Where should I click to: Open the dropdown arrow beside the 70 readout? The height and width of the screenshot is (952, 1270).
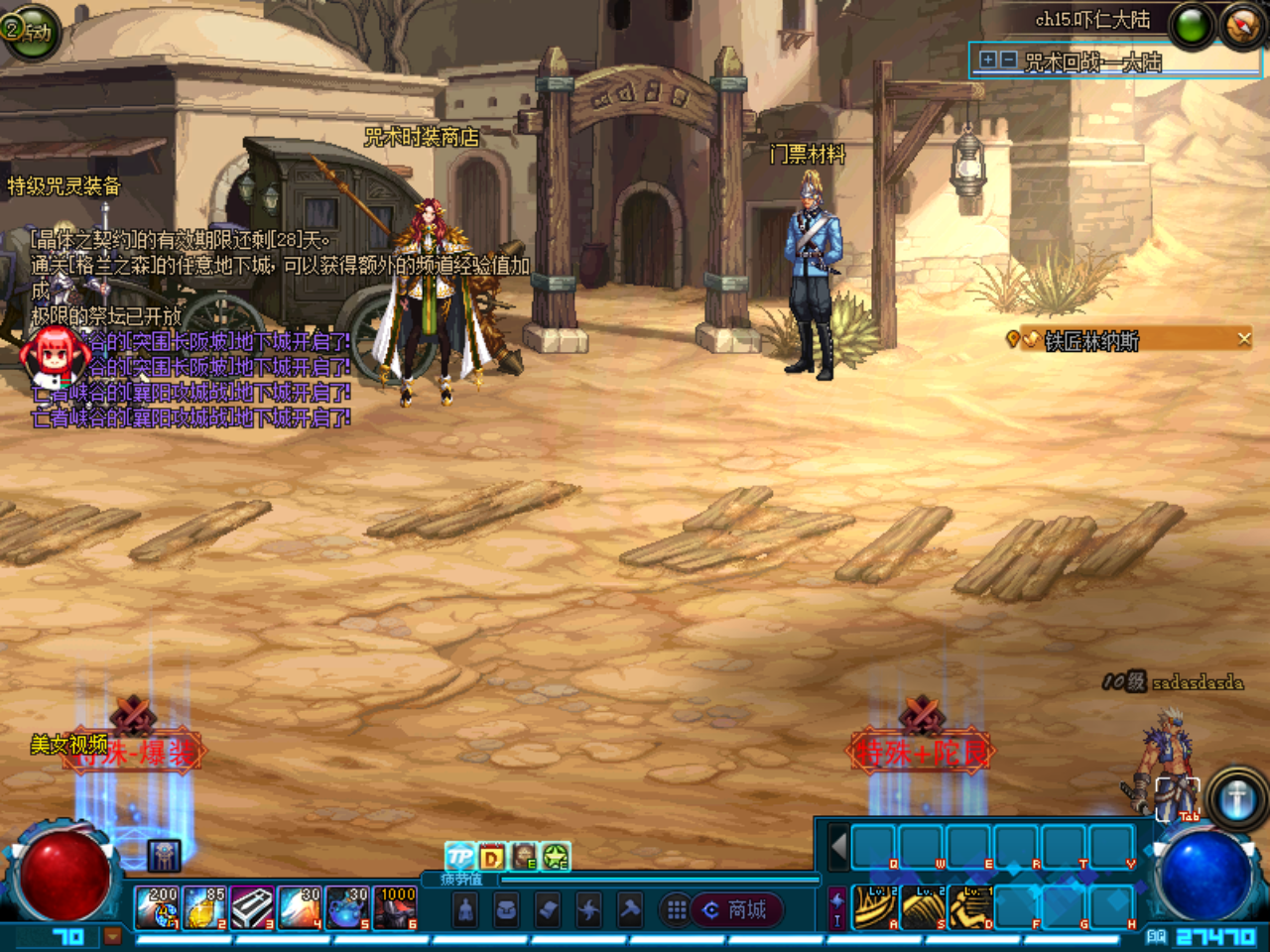click(112, 935)
